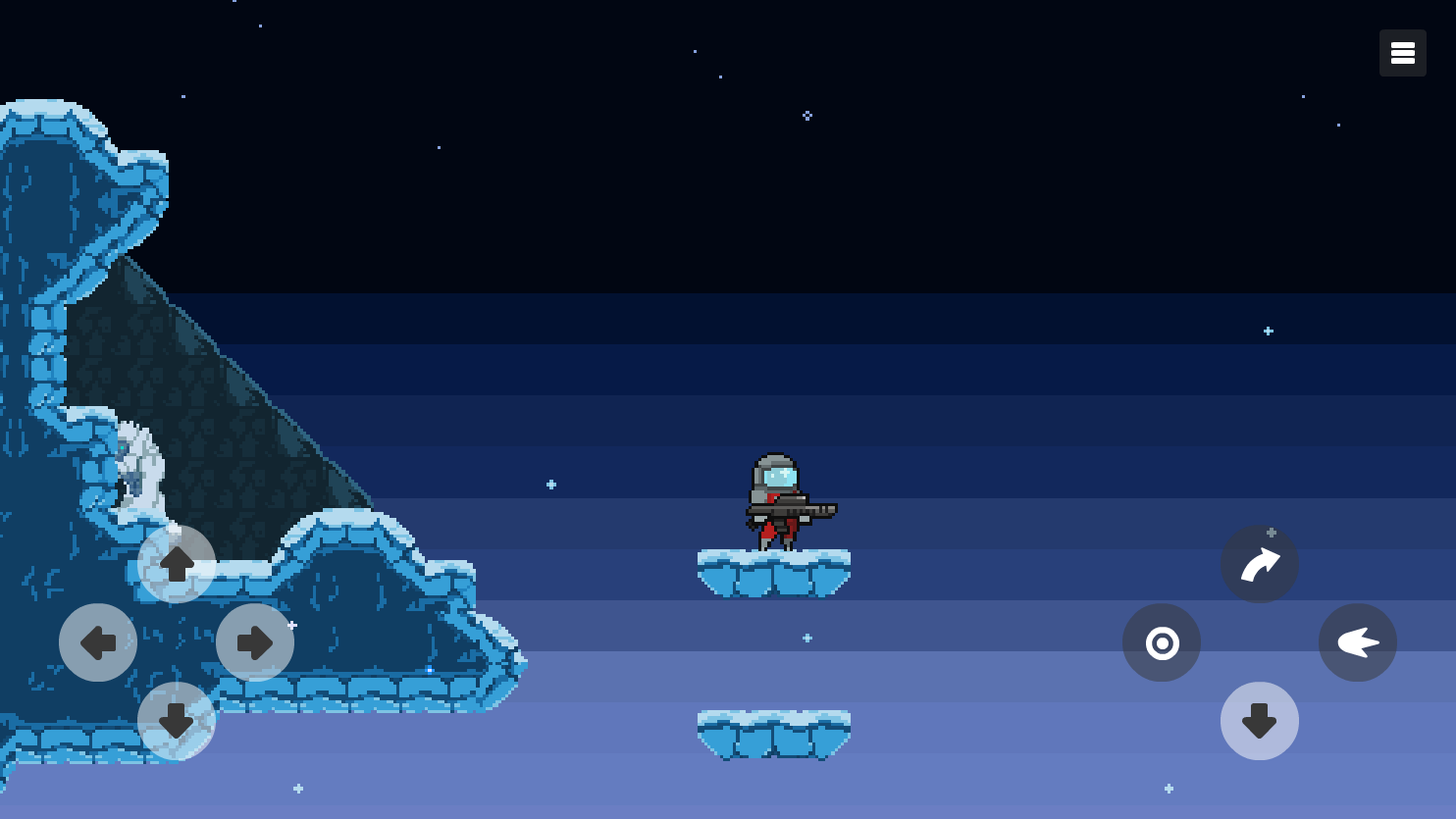1456x819 pixels.
Task: Toggle the shoot control on the right side
Action: pos(1162,642)
